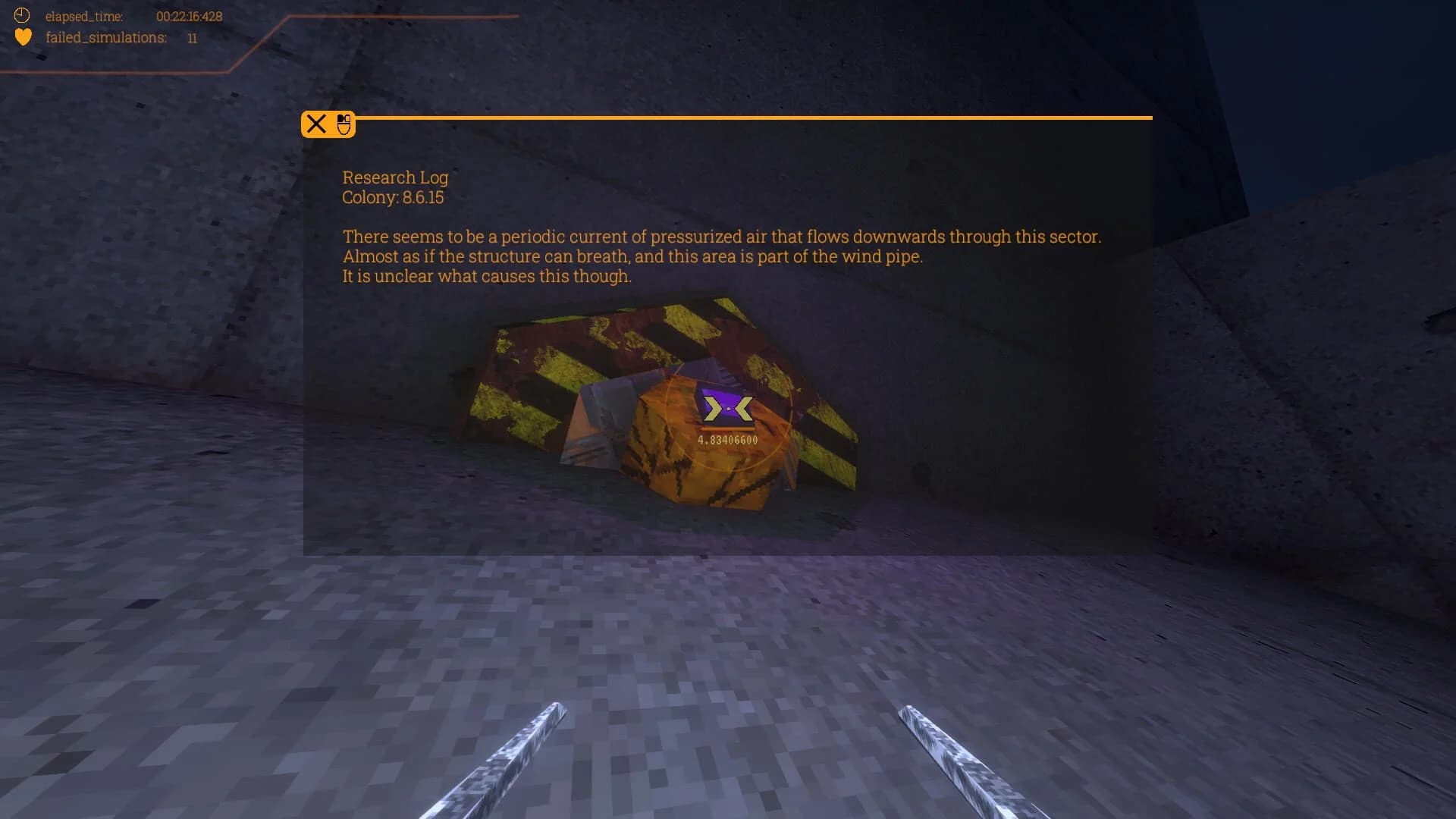Image resolution: width=1456 pixels, height=819 pixels.
Task: Select the Colony: 8.6.15 label
Action: (x=392, y=198)
